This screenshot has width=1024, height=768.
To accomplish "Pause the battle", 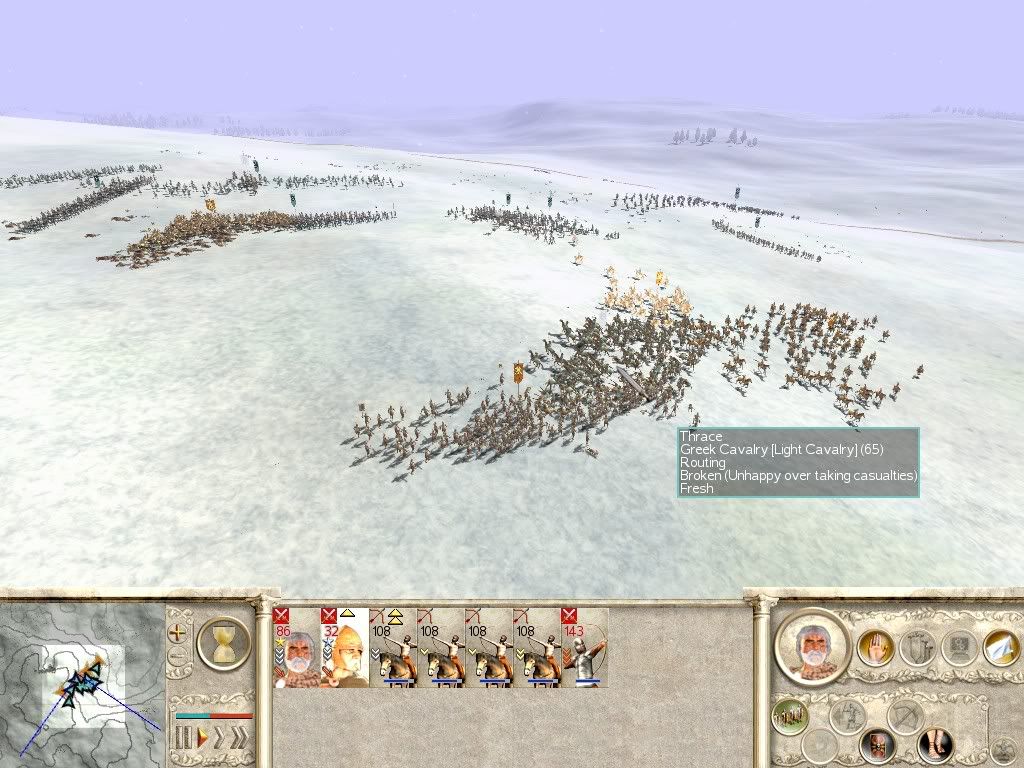I will tap(183, 738).
